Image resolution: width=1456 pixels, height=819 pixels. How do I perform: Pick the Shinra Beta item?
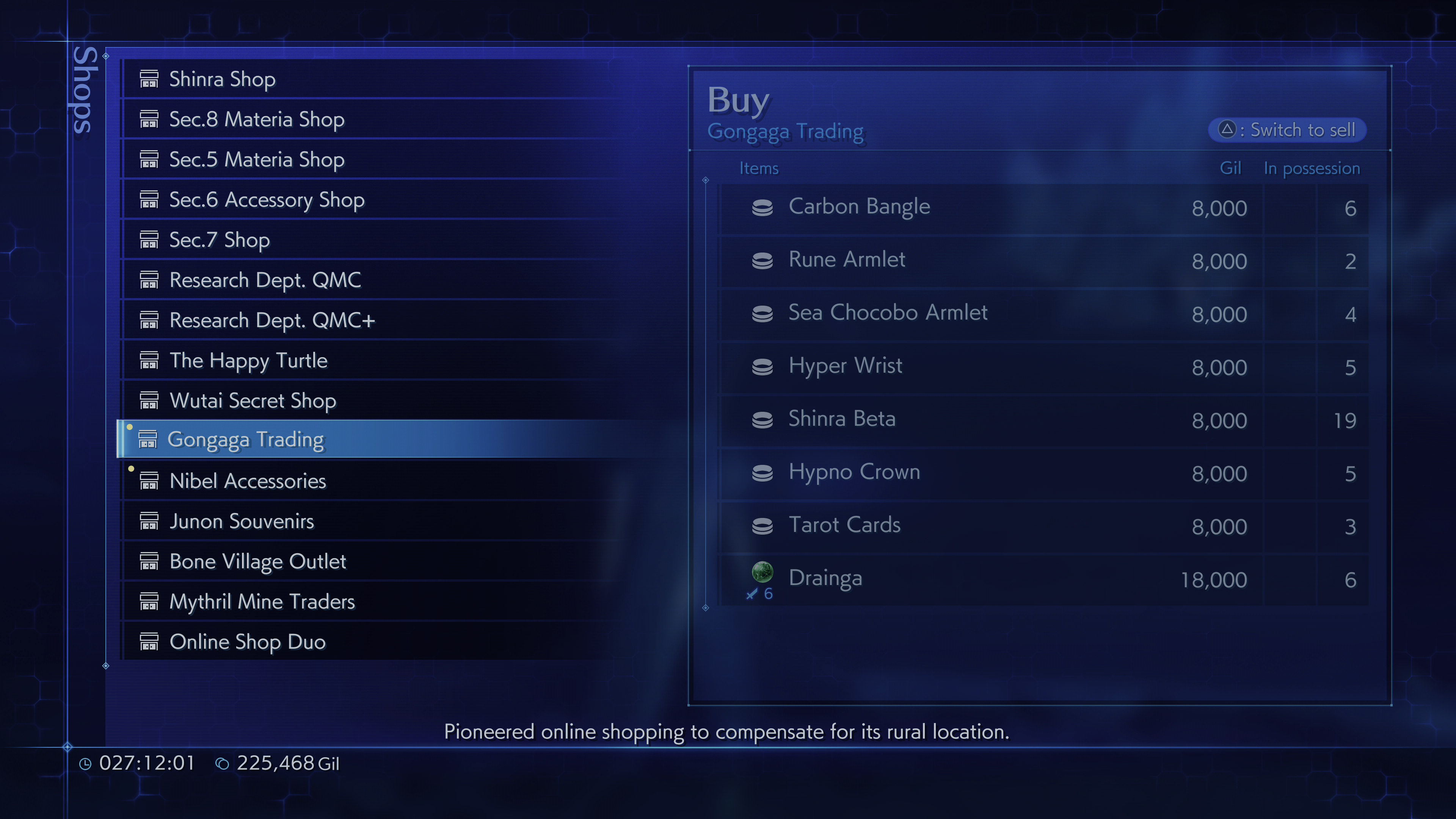click(x=842, y=419)
